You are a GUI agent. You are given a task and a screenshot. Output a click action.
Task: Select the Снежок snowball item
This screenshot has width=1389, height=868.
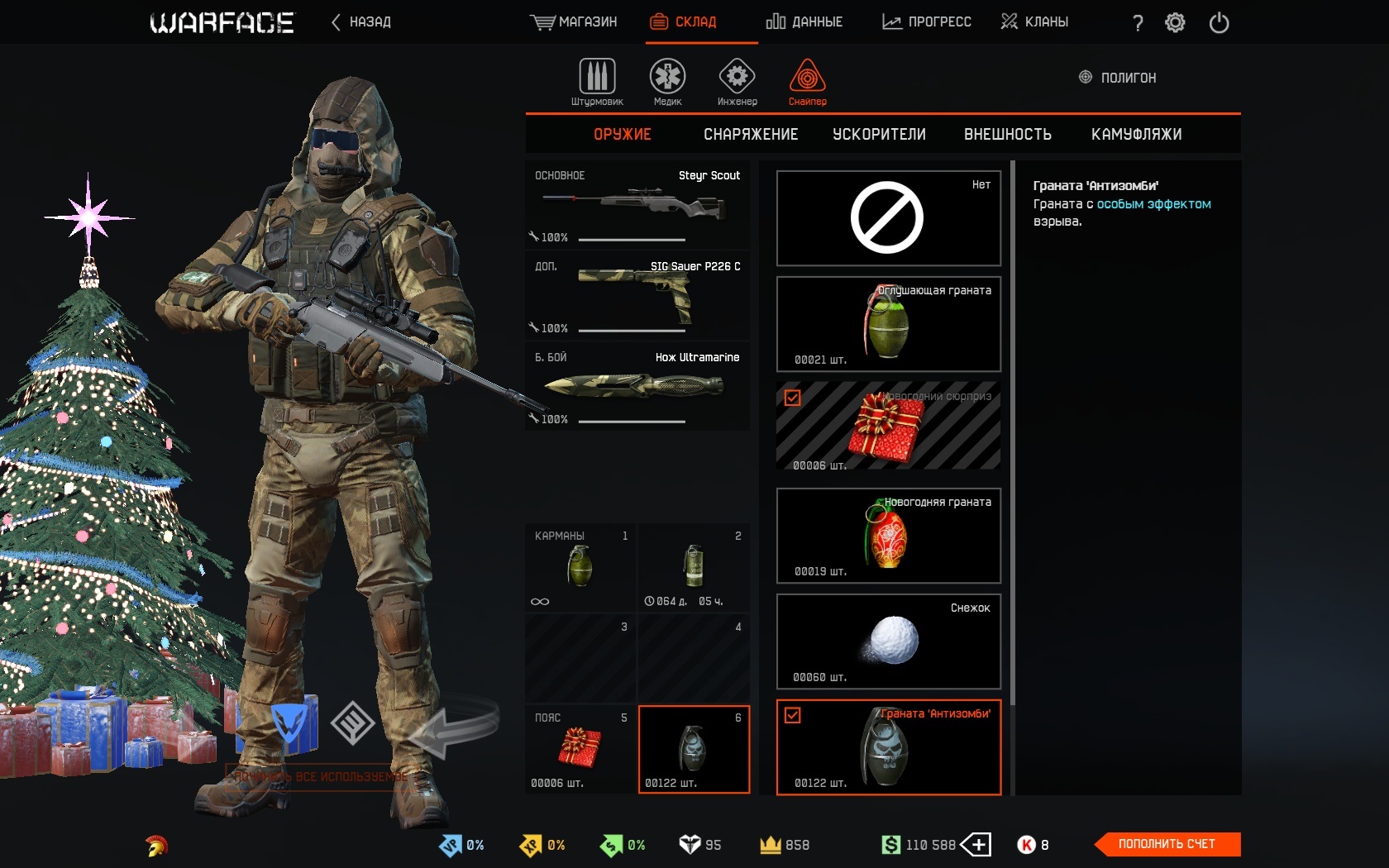click(888, 642)
